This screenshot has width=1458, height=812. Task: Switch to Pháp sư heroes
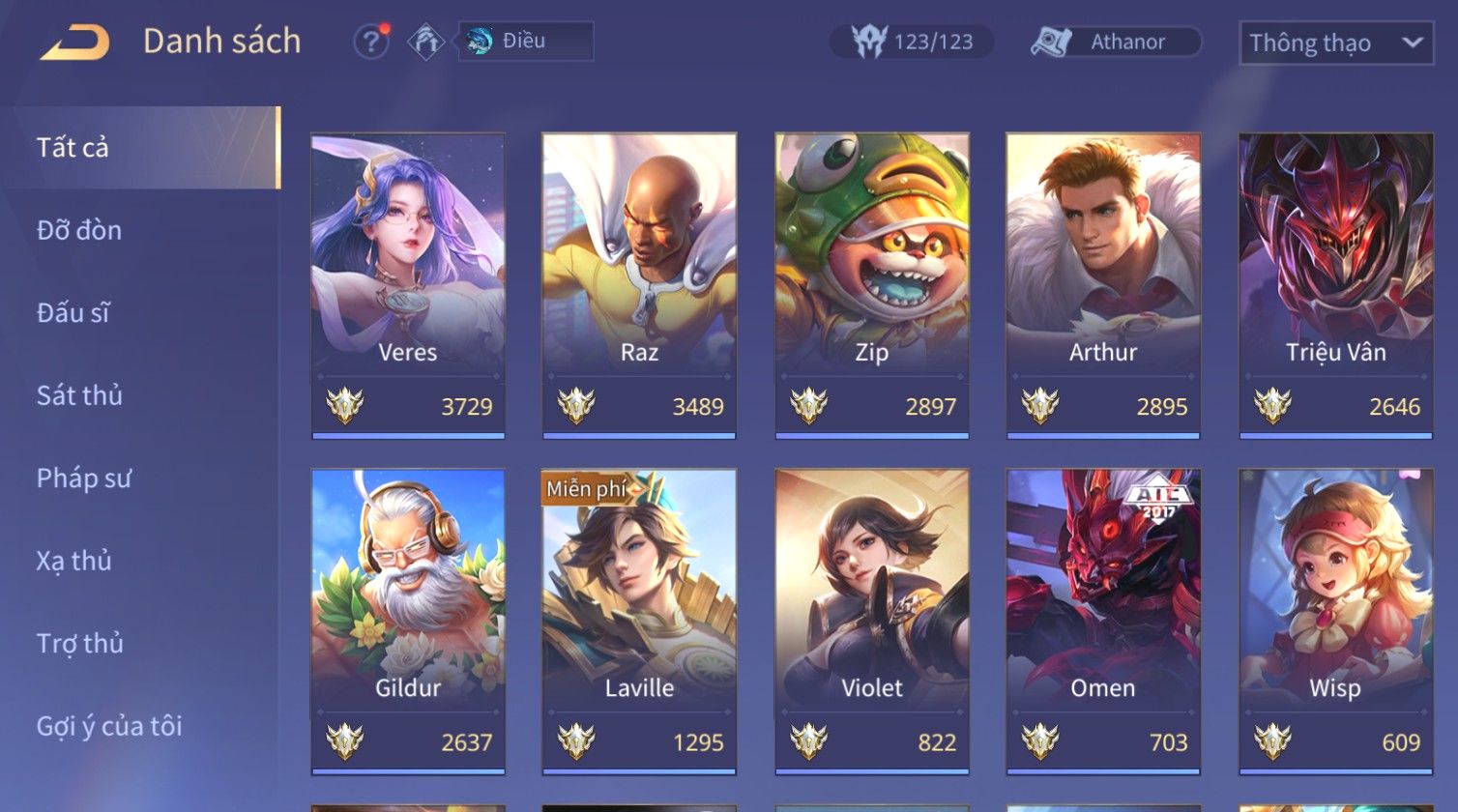click(83, 478)
